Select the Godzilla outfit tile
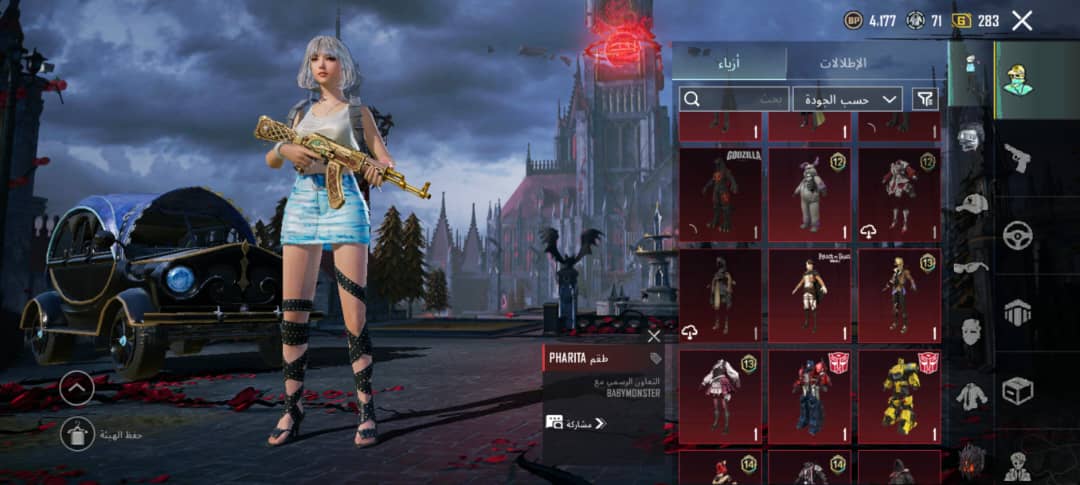This screenshot has width=1080, height=485. (x=720, y=194)
